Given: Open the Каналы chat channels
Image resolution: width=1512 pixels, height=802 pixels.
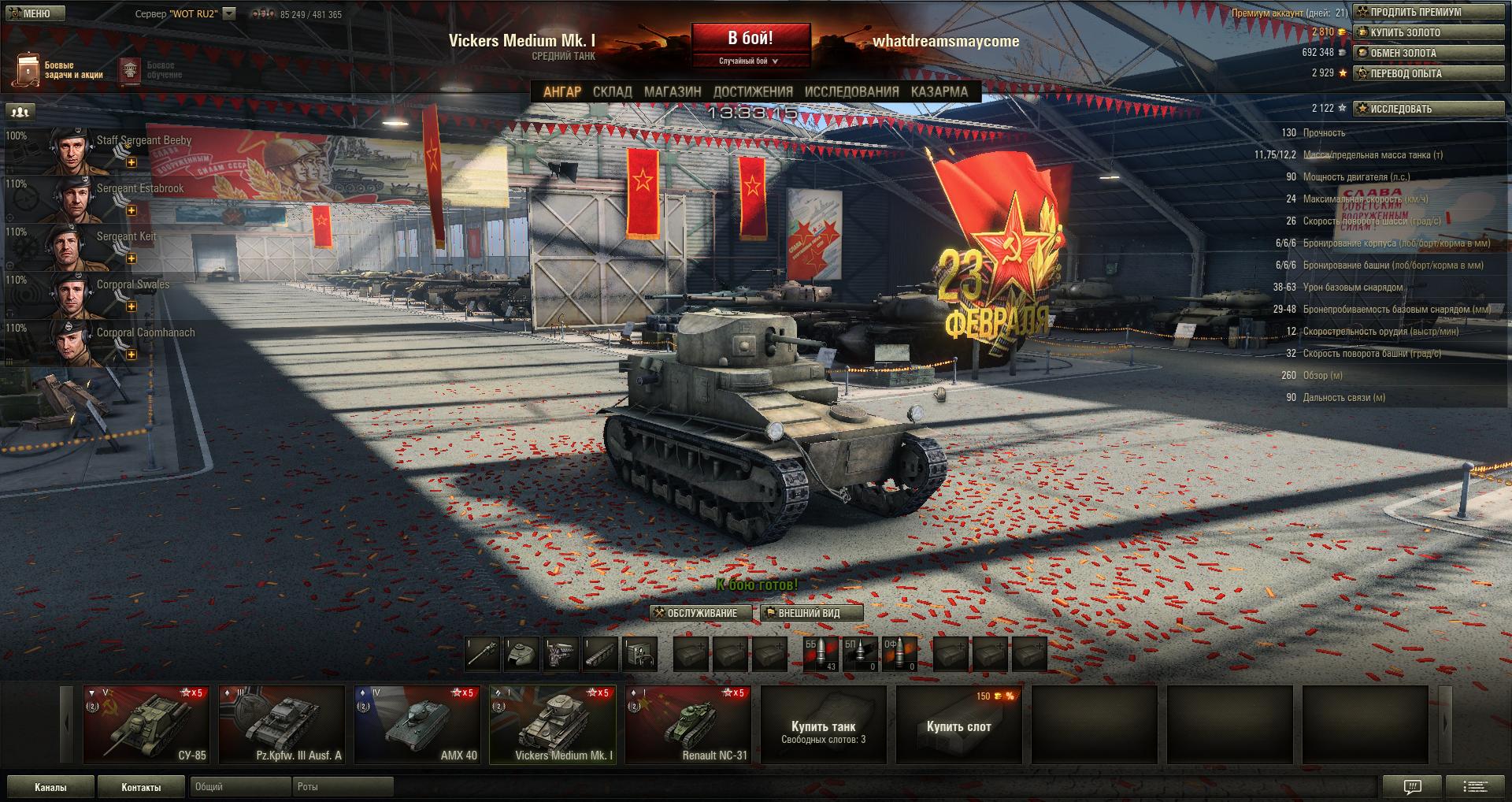Looking at the screenshot, I should point(50,786).
